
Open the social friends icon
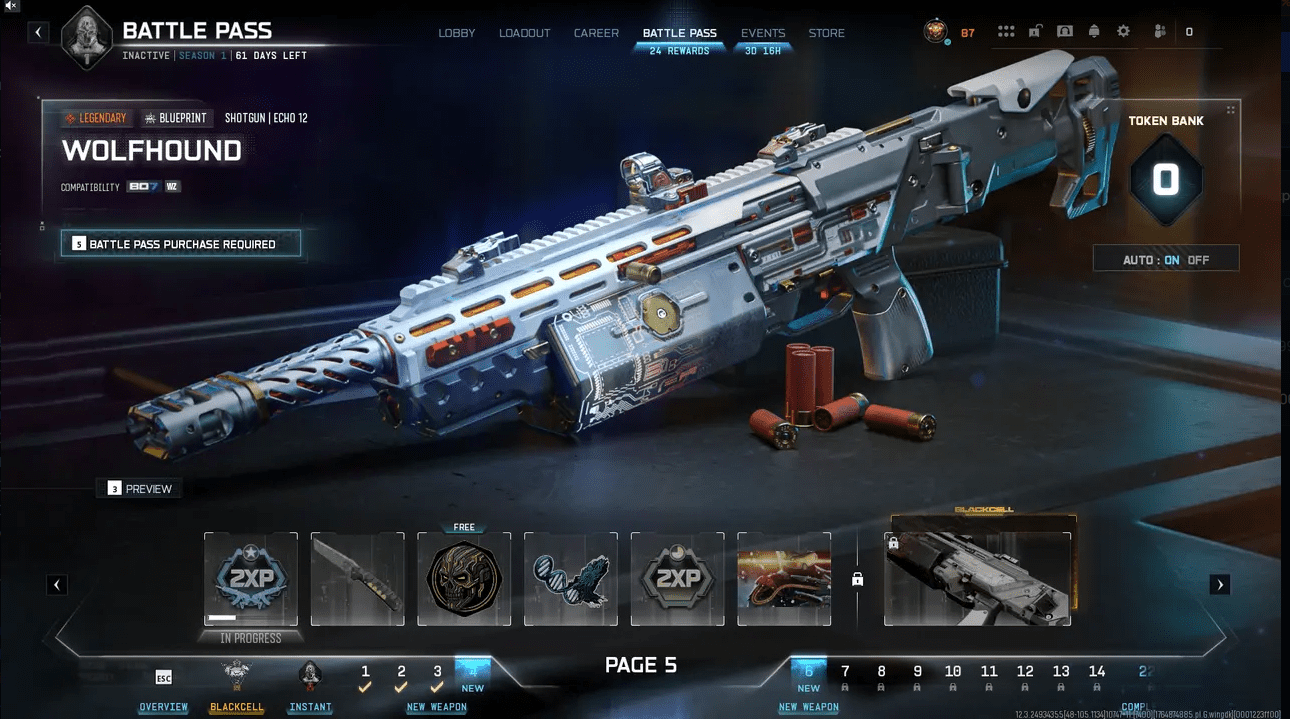[x=1160, y=32]
